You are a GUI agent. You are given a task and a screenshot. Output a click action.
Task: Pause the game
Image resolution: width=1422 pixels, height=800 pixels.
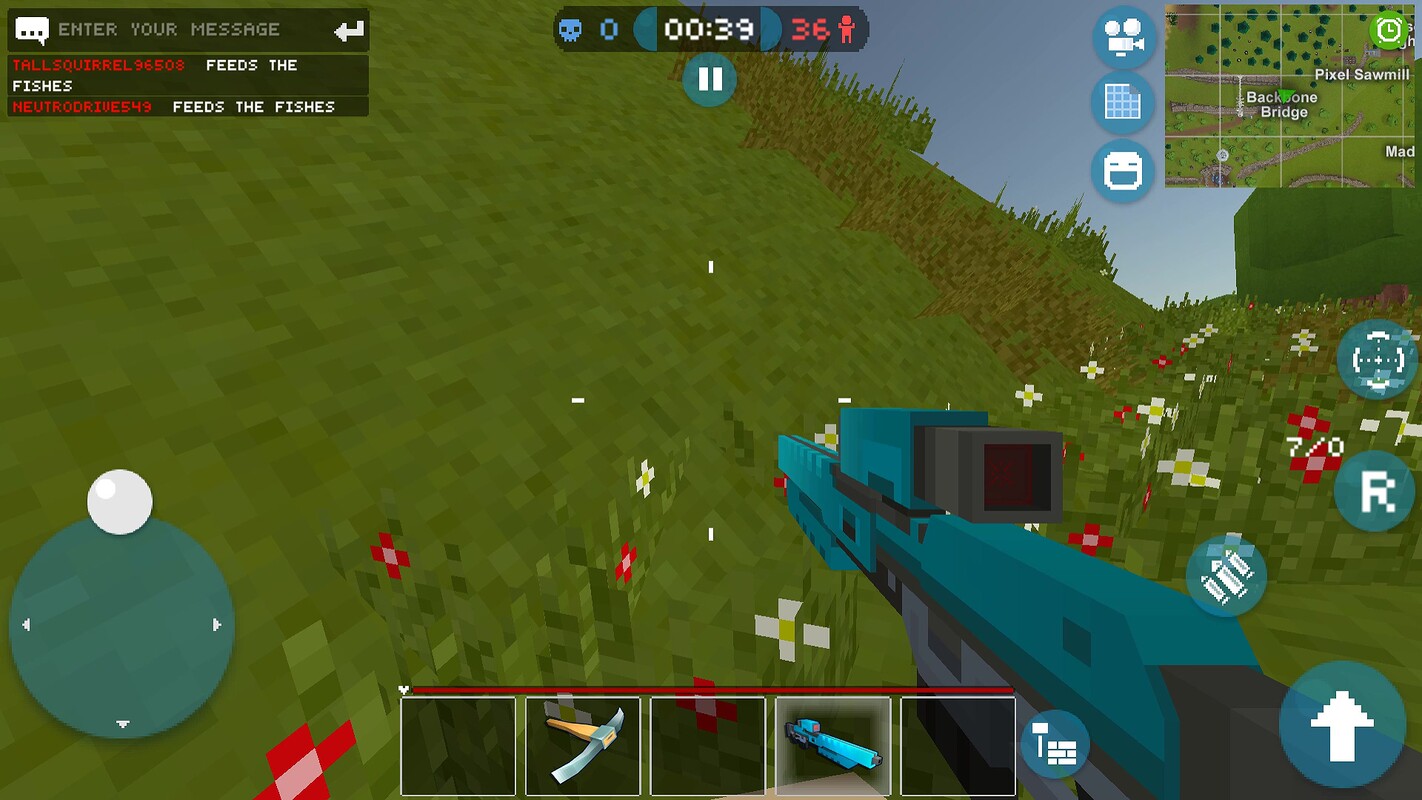click(x=710, y=79)
